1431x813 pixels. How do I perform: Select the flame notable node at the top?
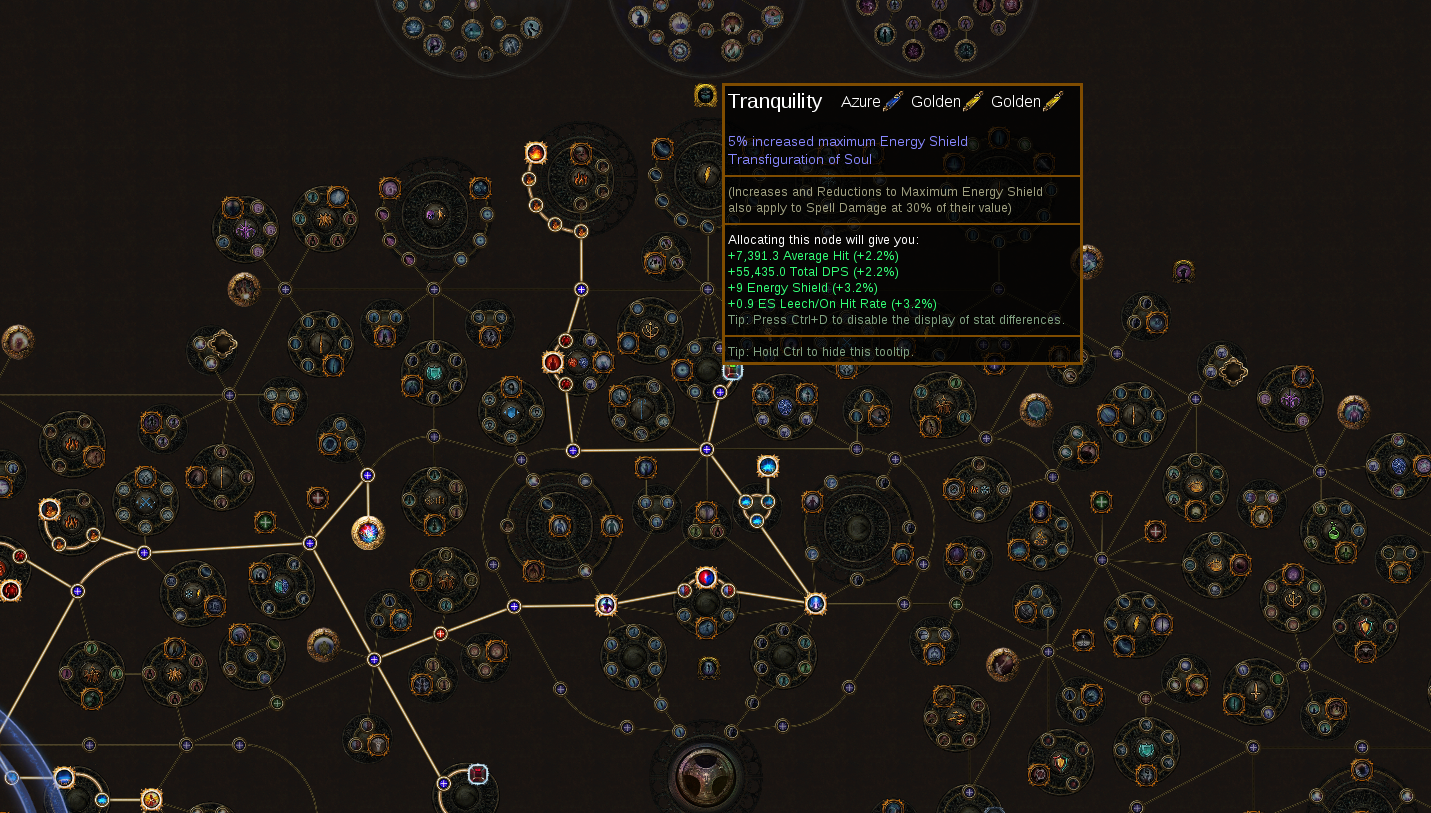(x=536, y=153)
